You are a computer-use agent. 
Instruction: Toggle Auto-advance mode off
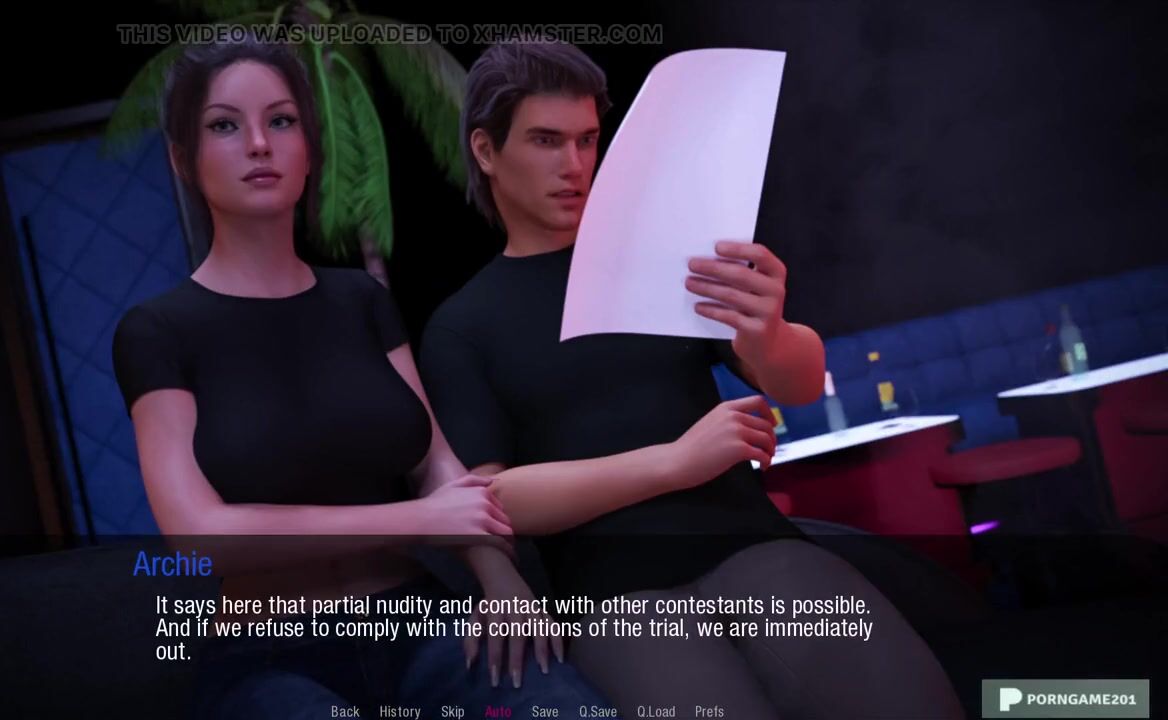click(497, 711)
